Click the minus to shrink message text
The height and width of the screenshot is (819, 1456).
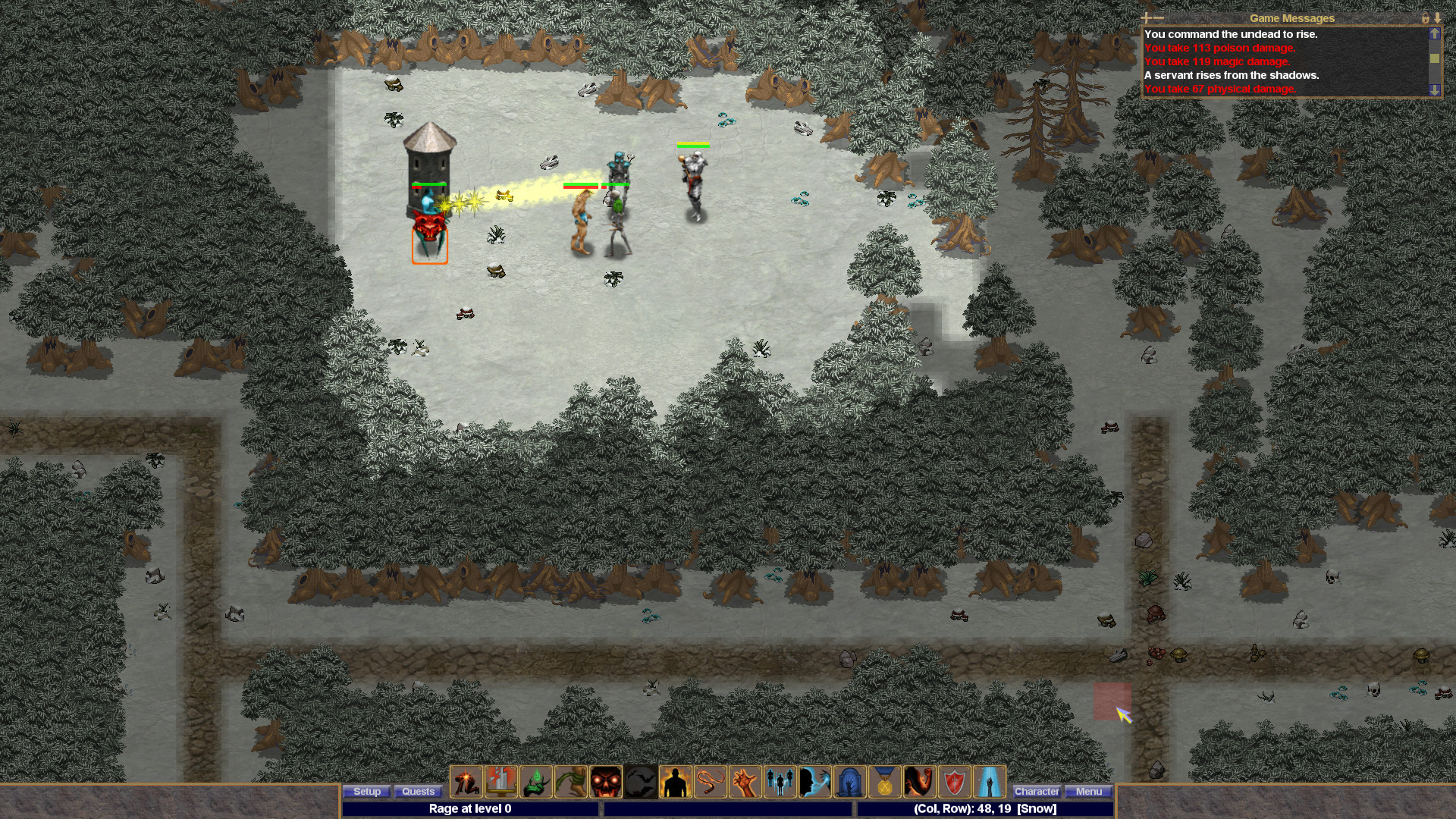pyautogui.click(x=1159, y=17)
